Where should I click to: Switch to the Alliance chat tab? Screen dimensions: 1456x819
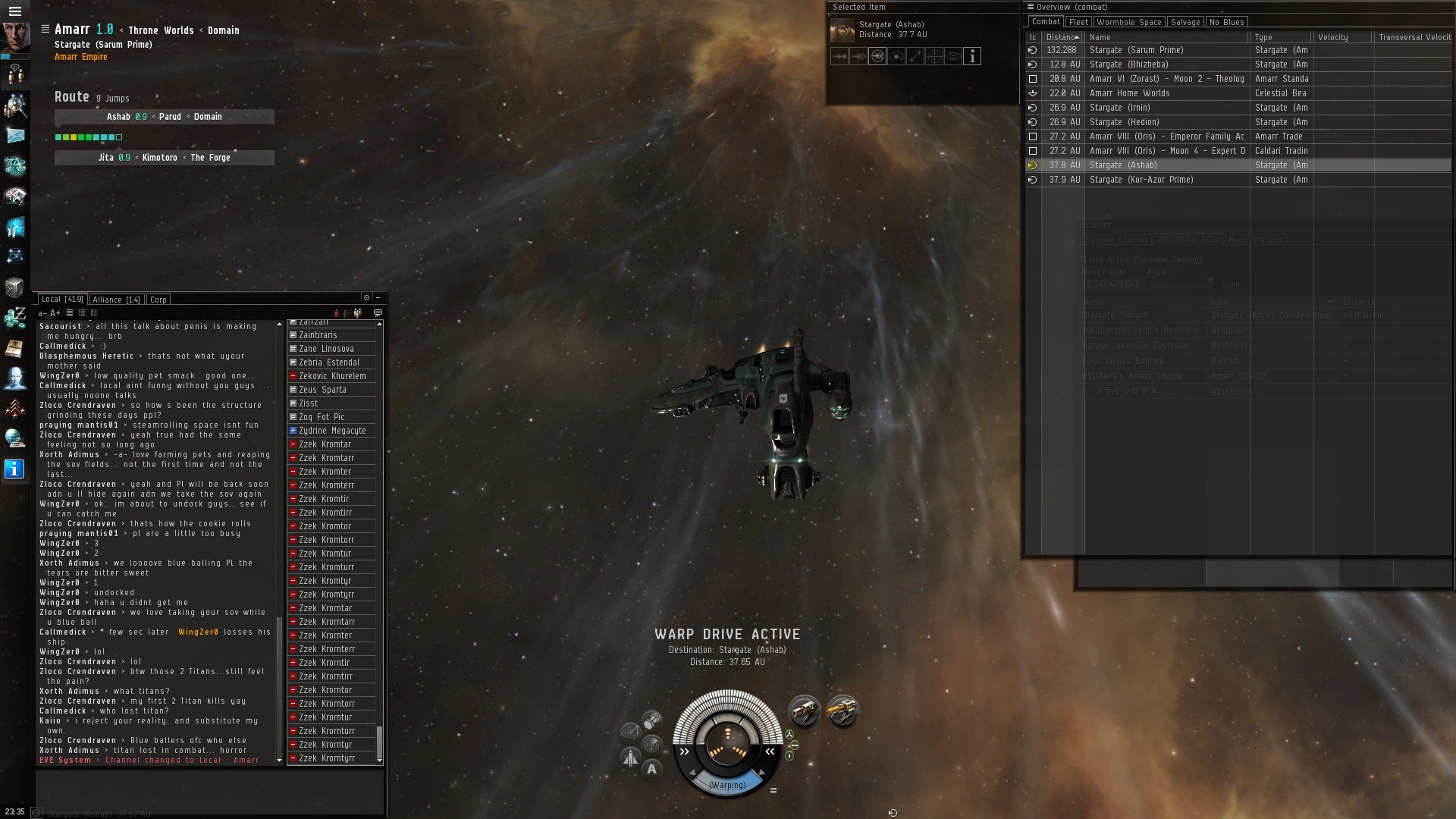point(116,300)
